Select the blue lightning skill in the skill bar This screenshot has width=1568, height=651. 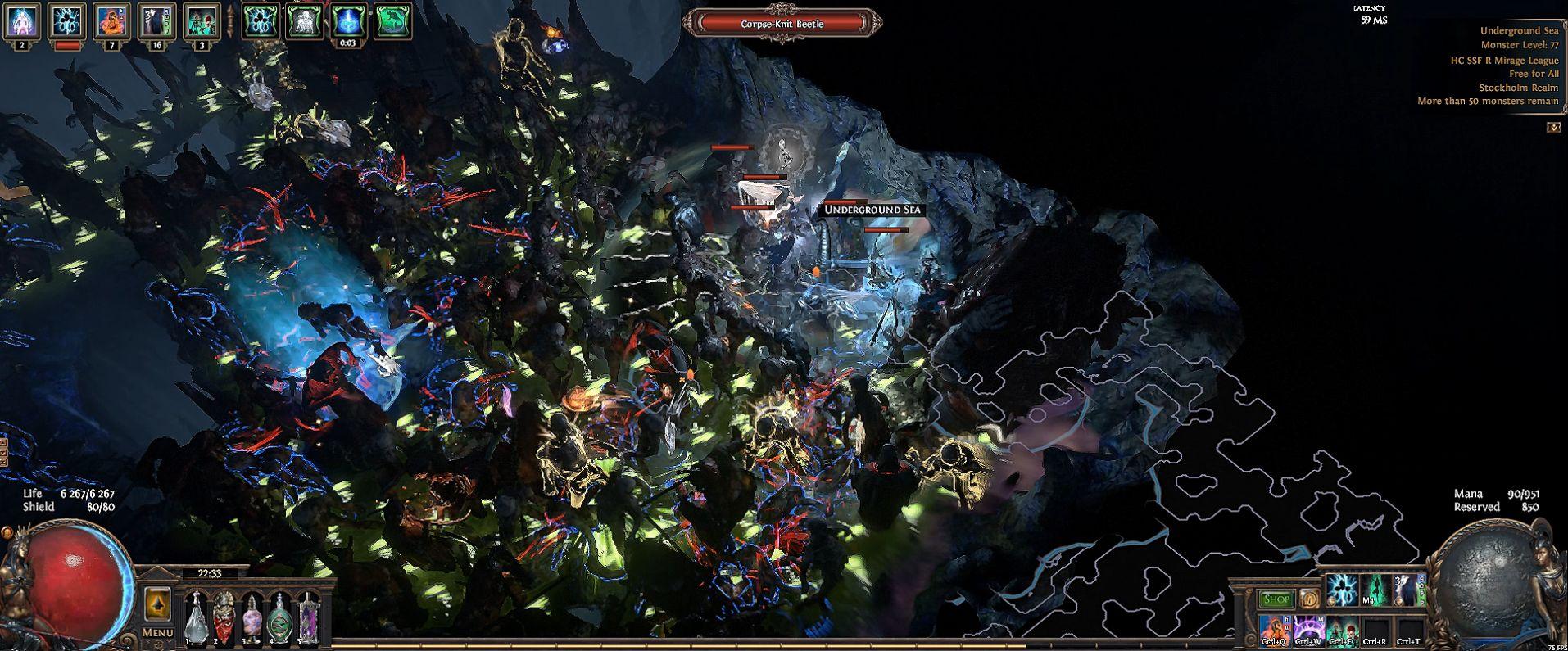1340,590
